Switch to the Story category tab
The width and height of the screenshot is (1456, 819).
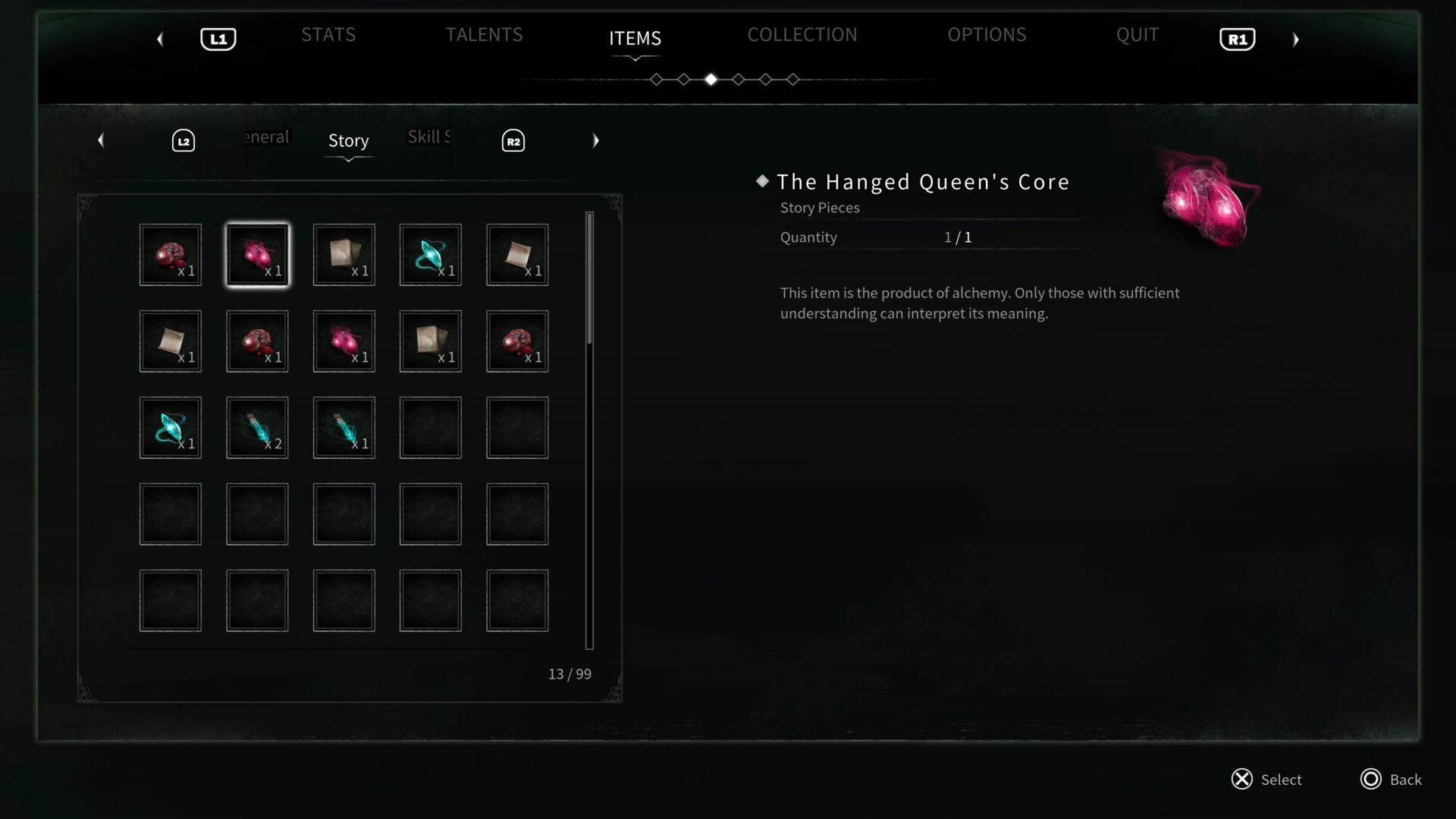pyautogui.click(x=348, y=140)
